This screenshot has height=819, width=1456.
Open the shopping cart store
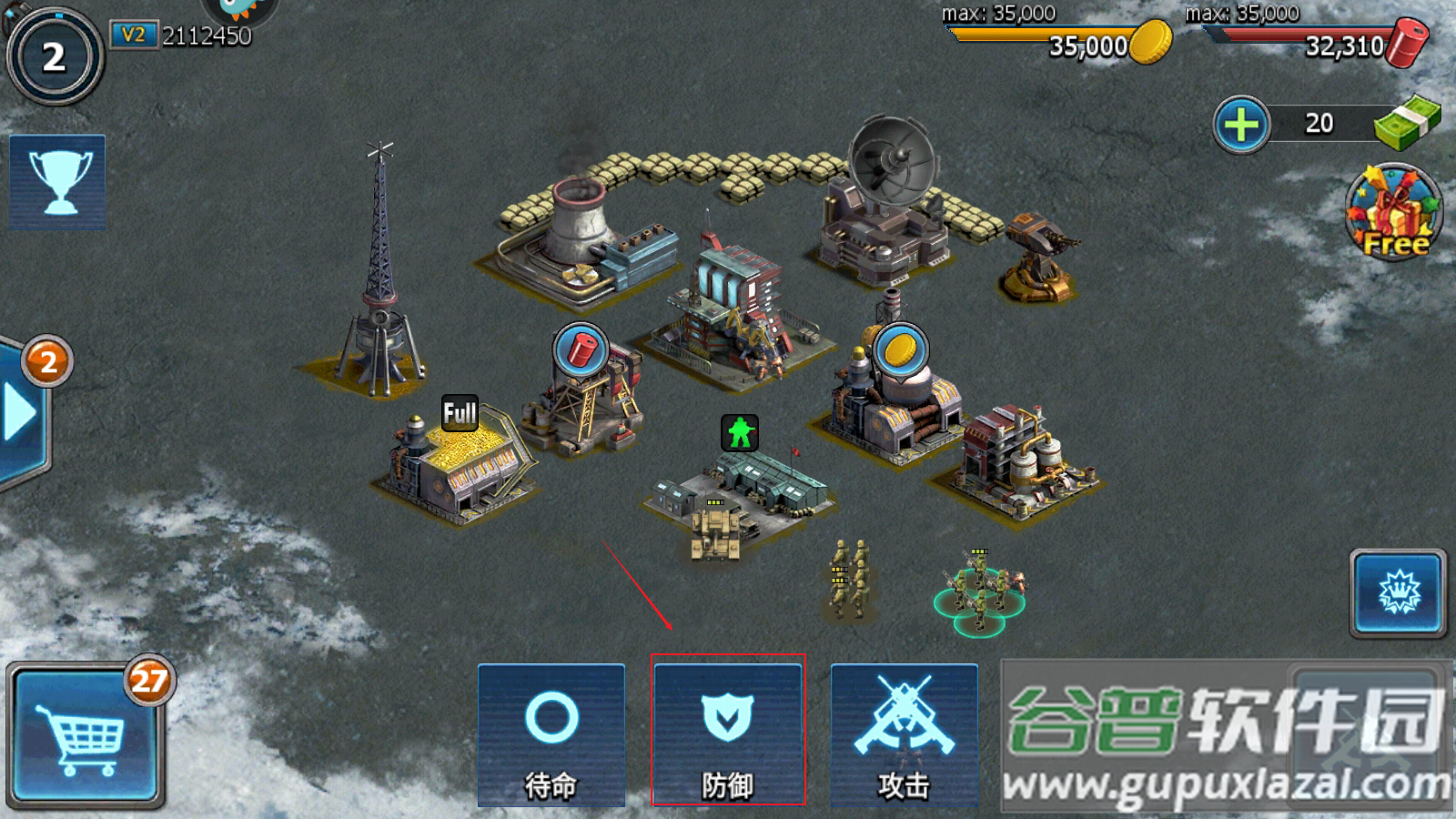click(x=85, y=737)
